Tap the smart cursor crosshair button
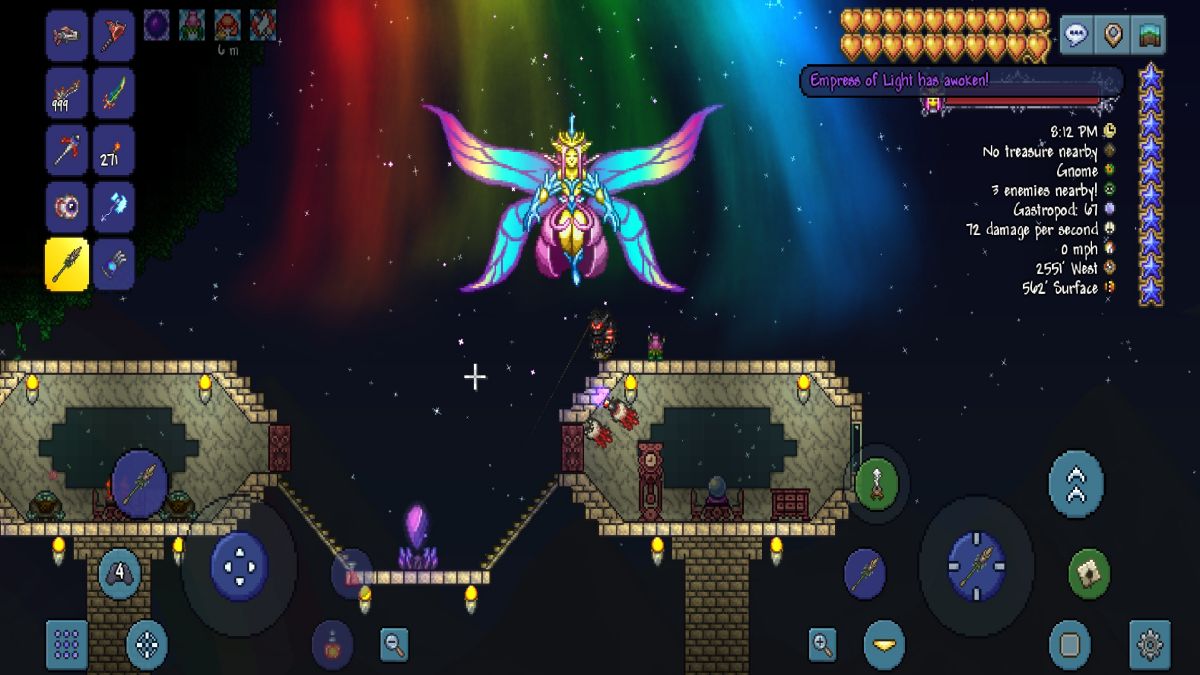 (147, 645)
